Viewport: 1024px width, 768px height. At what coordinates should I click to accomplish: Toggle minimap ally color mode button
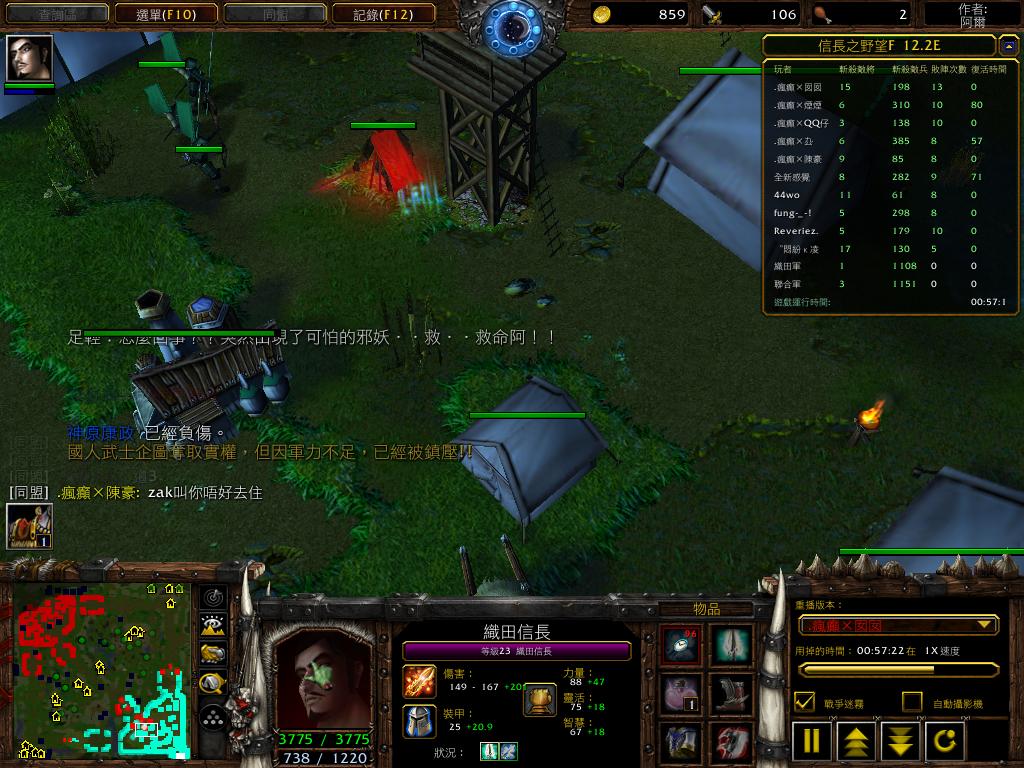coord(213,654)
